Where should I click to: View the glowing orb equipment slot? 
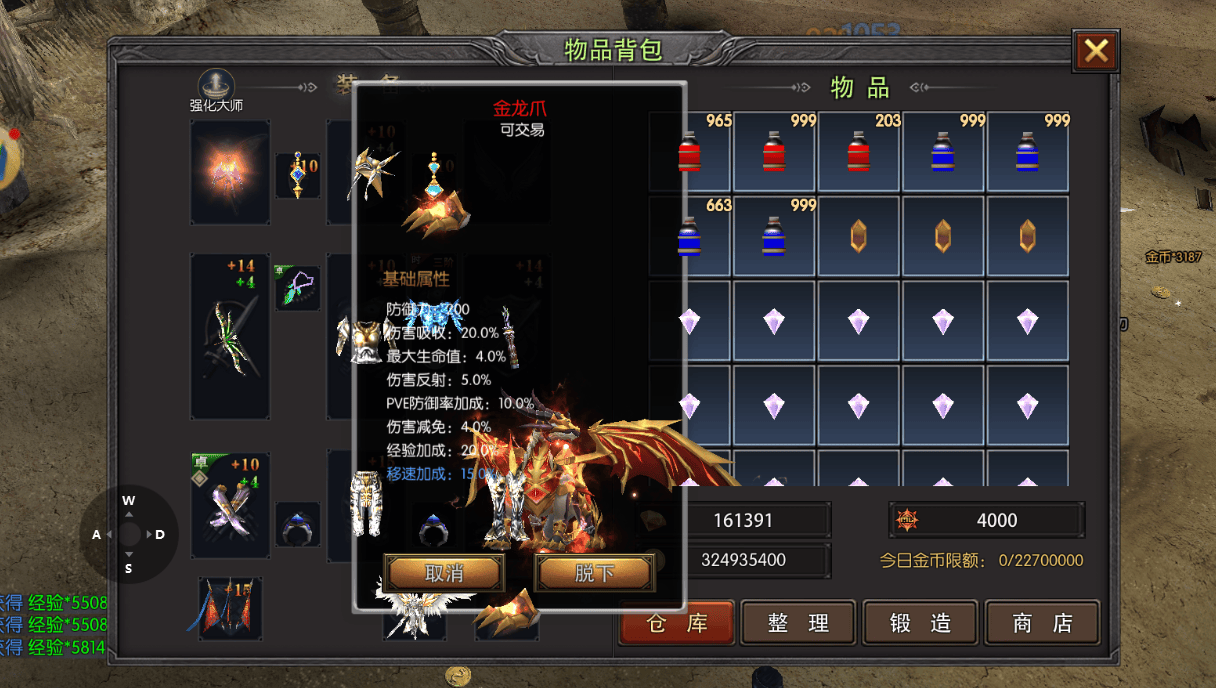point(230,172)
